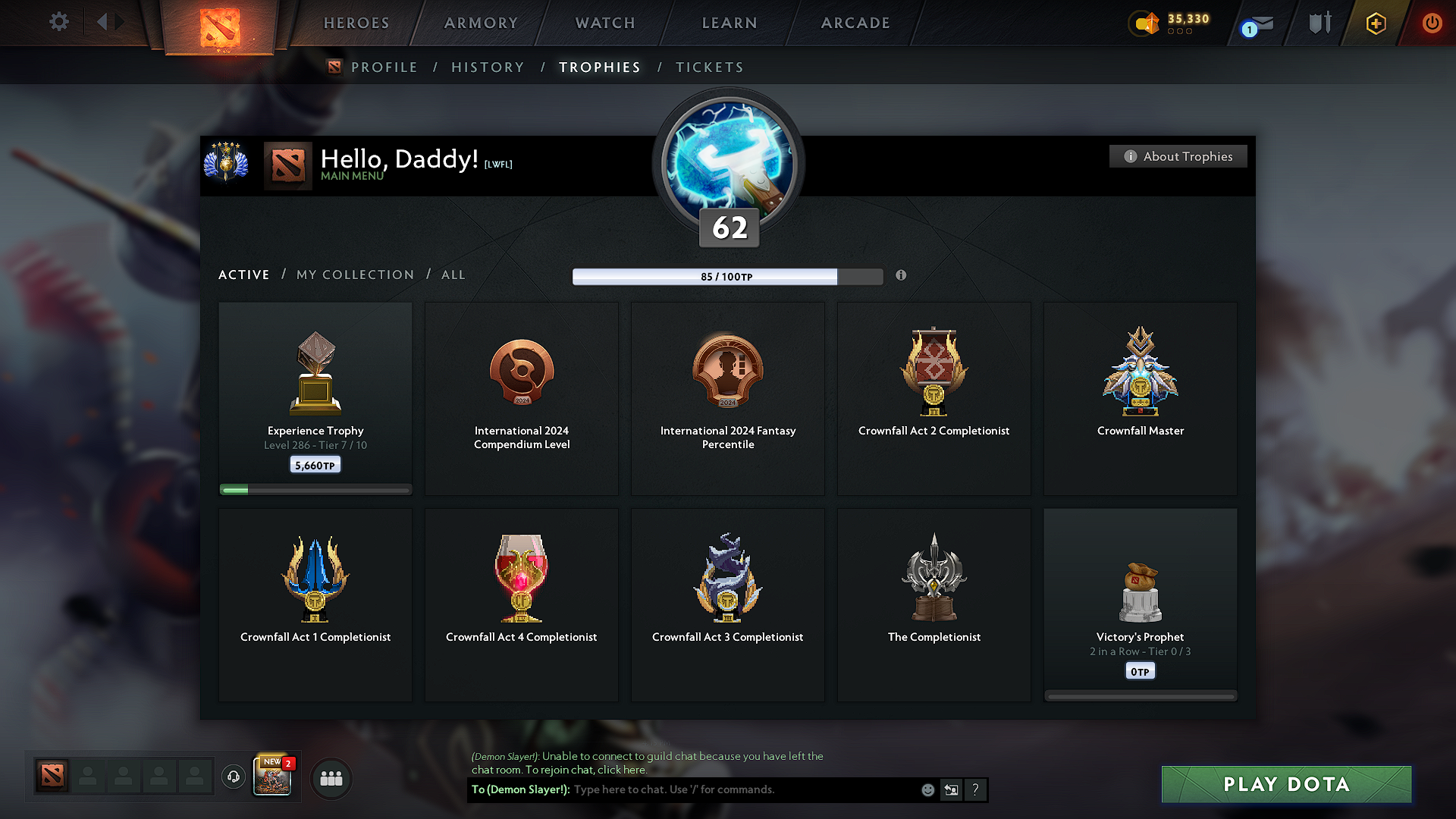This screenshot has height=819, width=1456.
Task: Click the headset voice chat icon
Action: click(233, 777)
